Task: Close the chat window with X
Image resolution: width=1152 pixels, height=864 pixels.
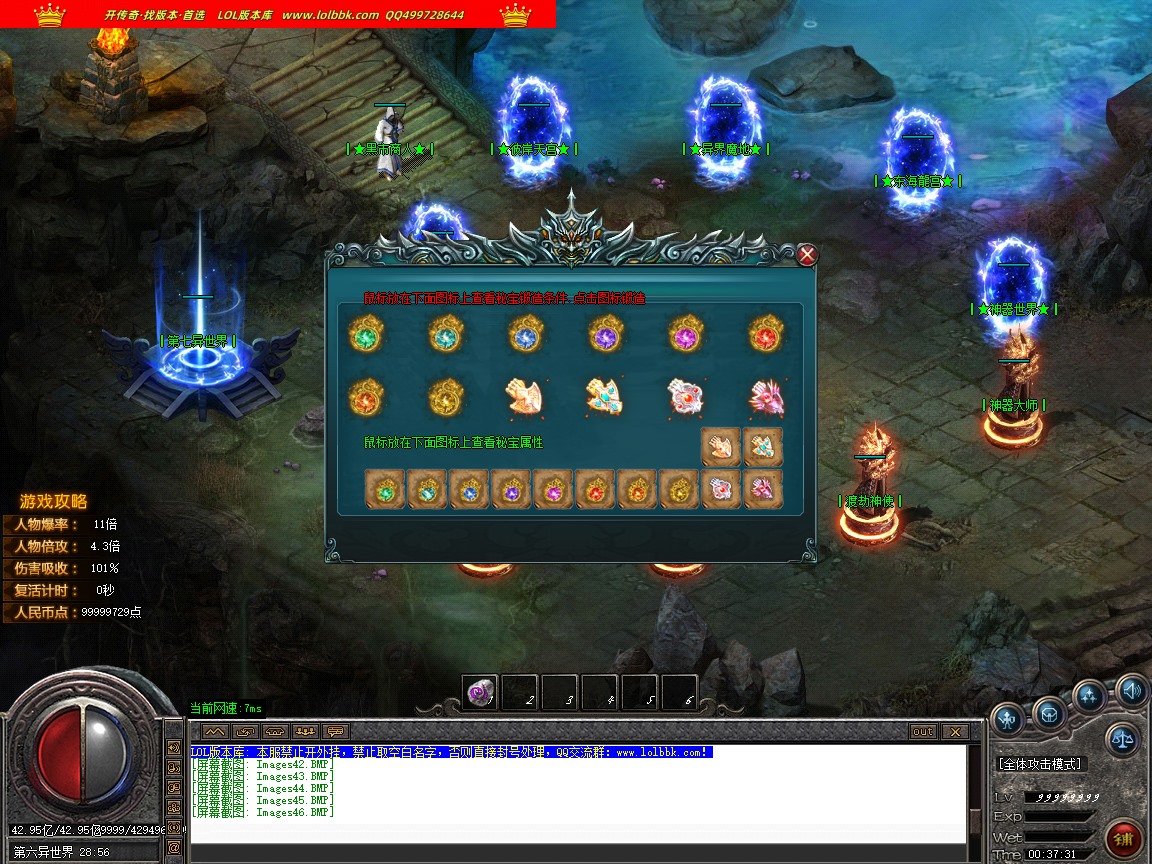Action: click(x=954, y=732)
